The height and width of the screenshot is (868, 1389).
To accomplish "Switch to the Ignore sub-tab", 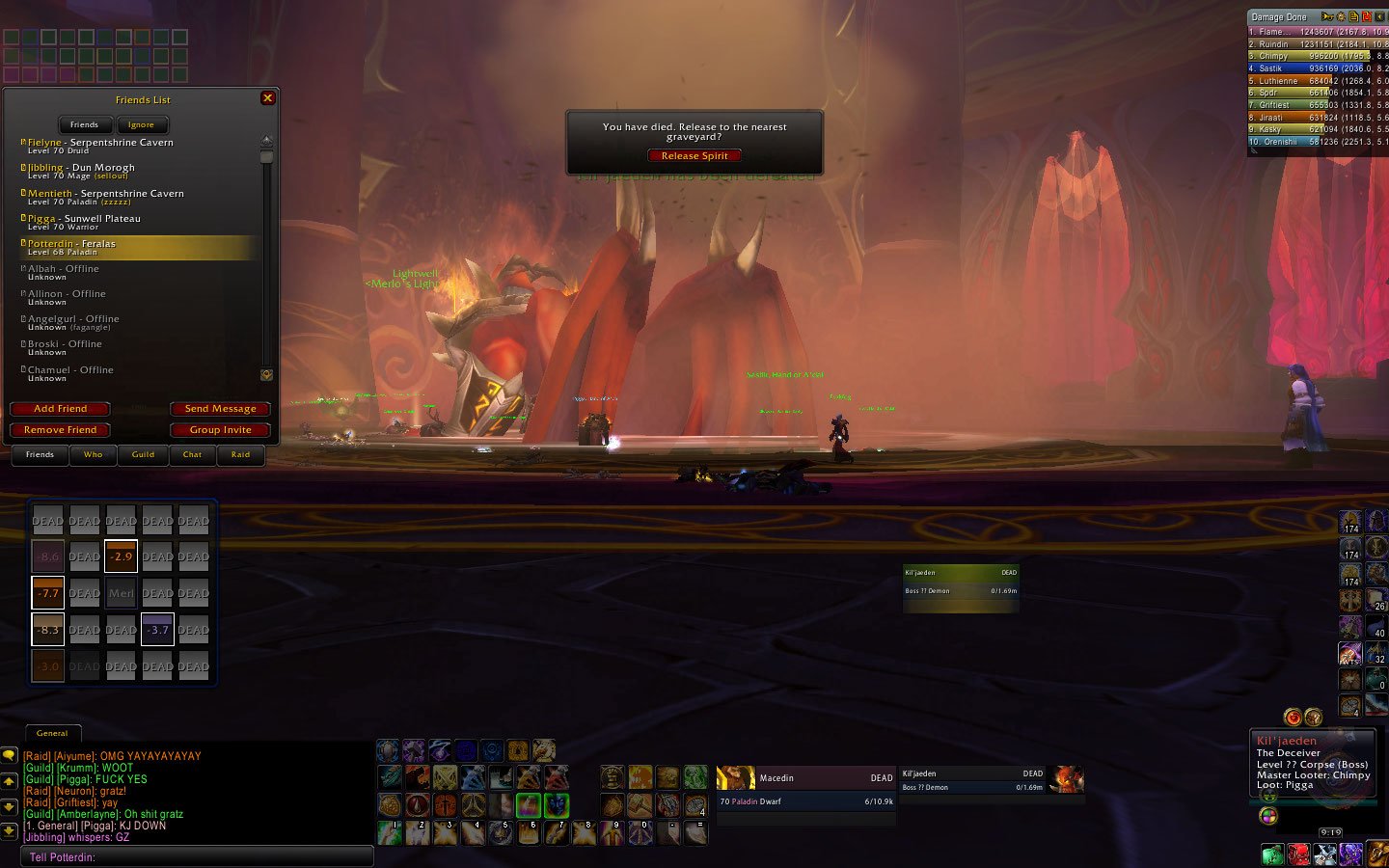I will coord(141,124).
